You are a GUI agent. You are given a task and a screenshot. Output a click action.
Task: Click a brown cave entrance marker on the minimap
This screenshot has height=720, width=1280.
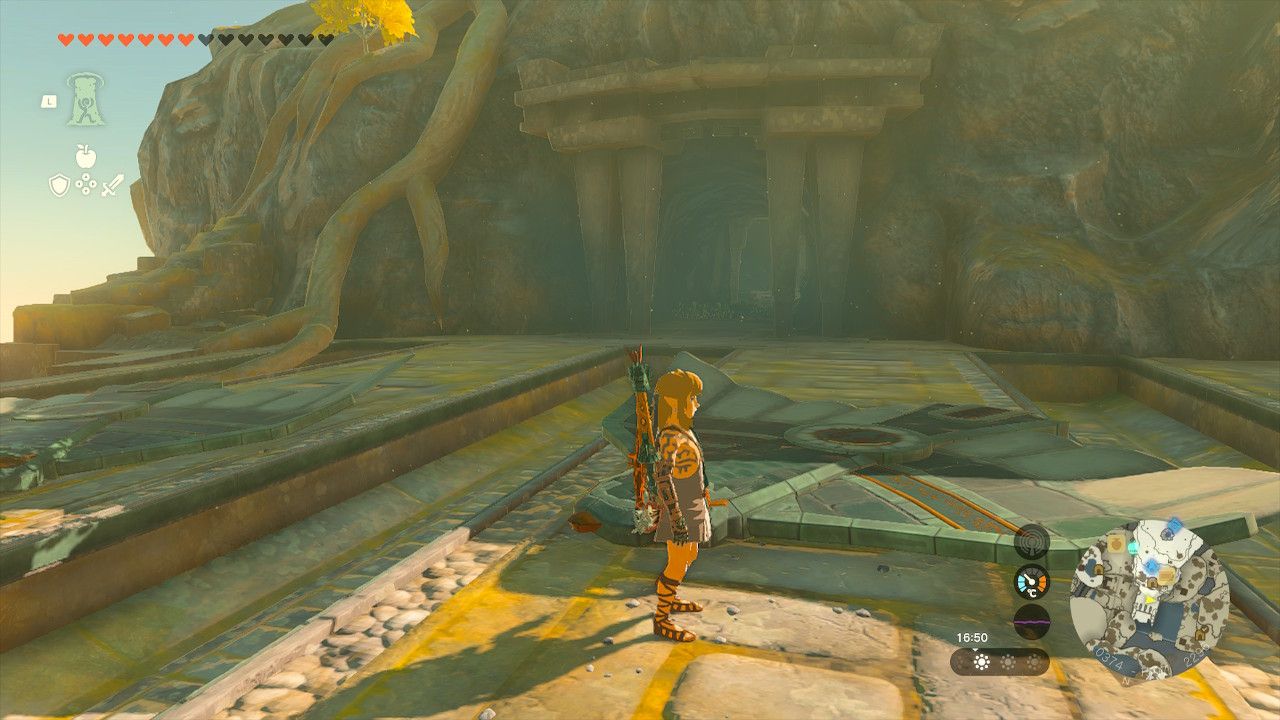(1099, 568)
